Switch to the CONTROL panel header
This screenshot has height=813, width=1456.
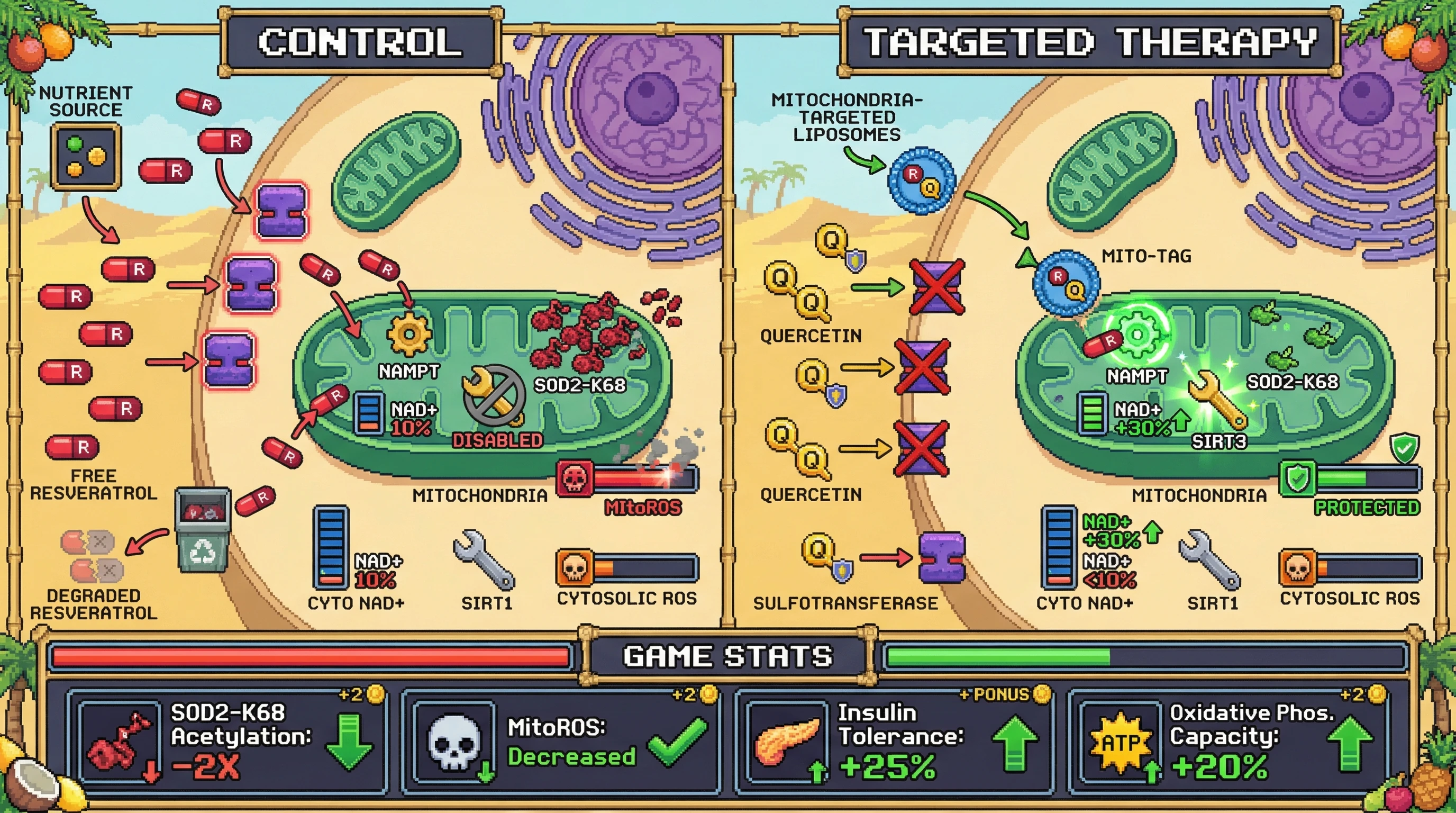coord(361,43)
